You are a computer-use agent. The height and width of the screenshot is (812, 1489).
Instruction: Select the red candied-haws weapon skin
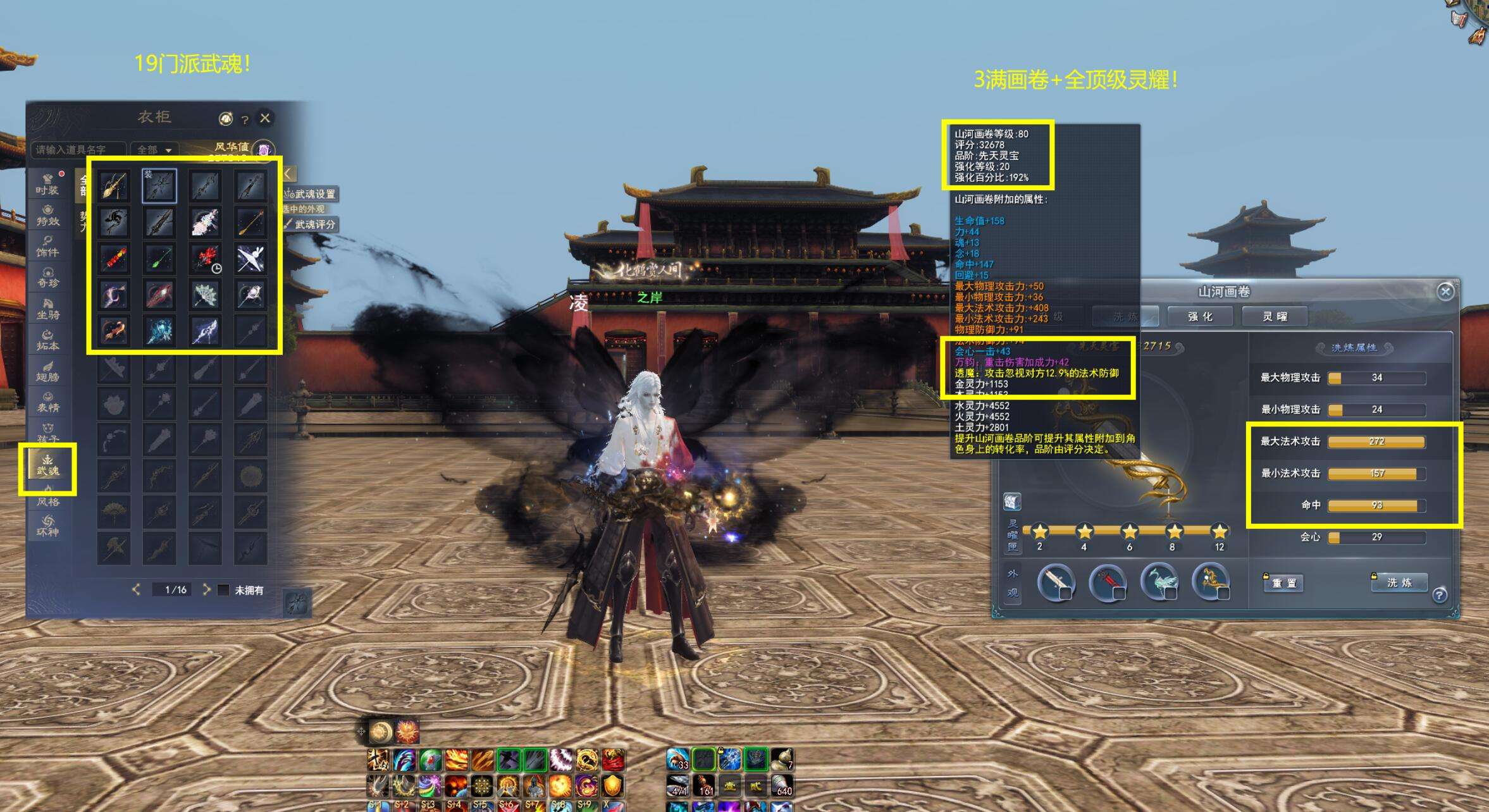click(x=114, y=258)
